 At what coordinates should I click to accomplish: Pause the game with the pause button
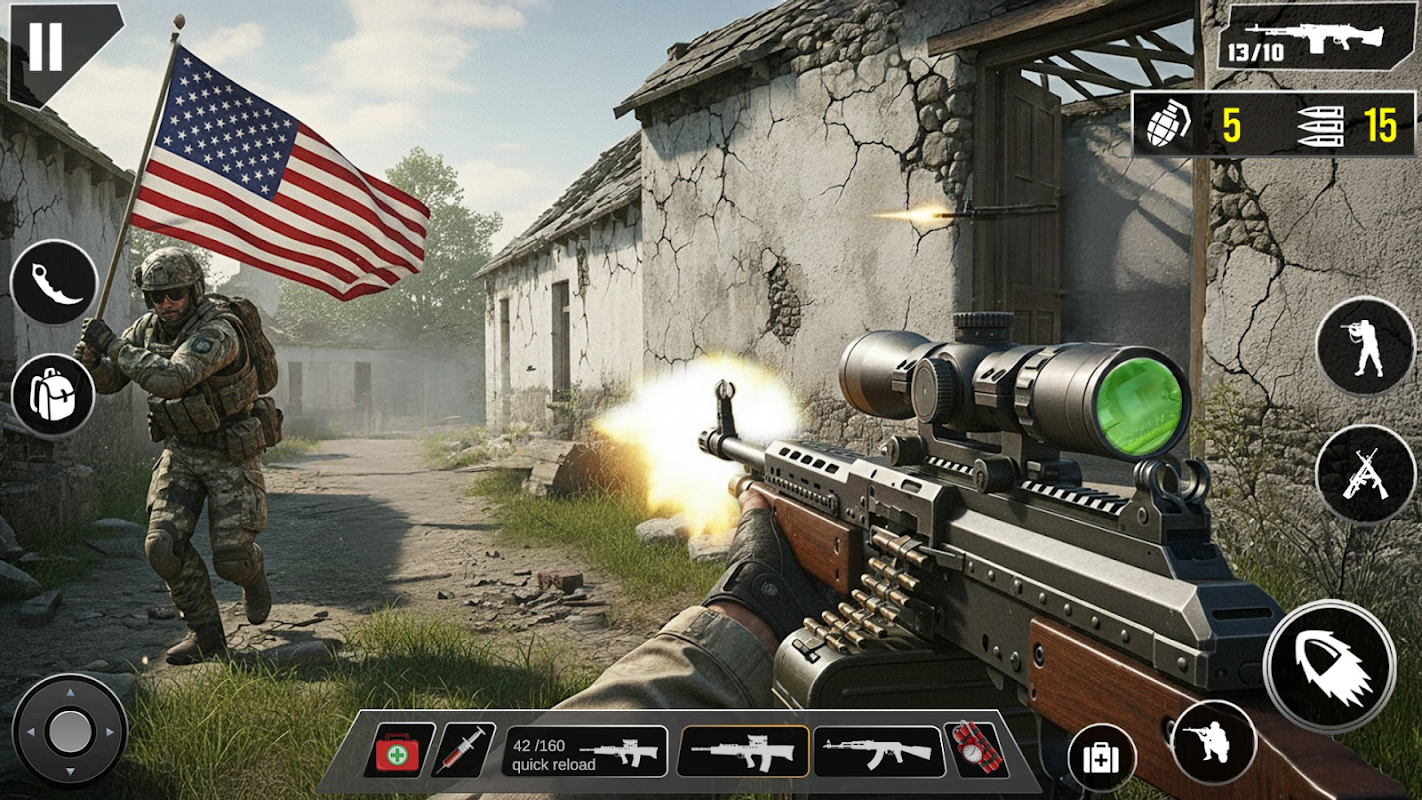click(x=45, y=45)
